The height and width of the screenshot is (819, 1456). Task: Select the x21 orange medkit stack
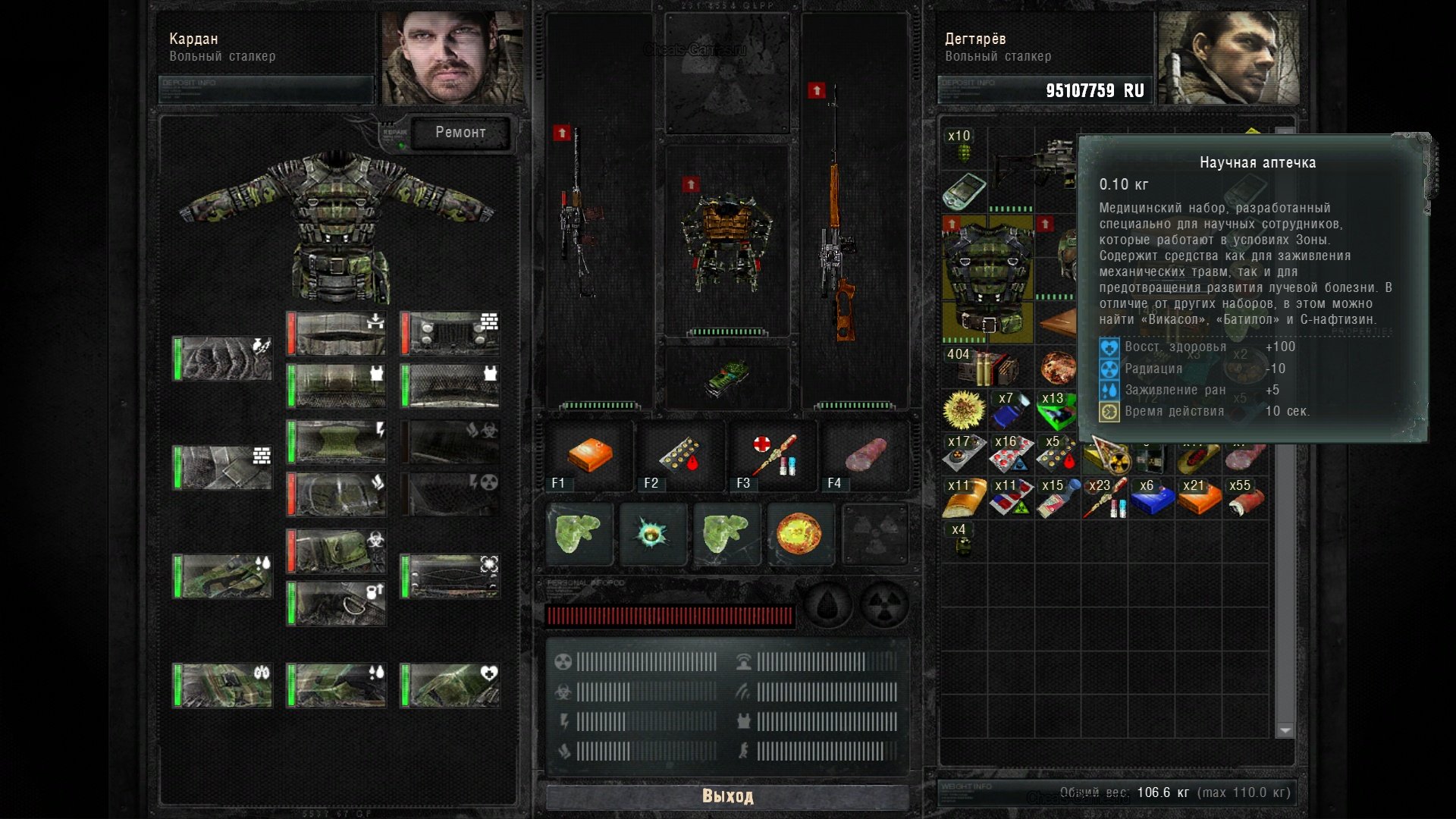1199,497
